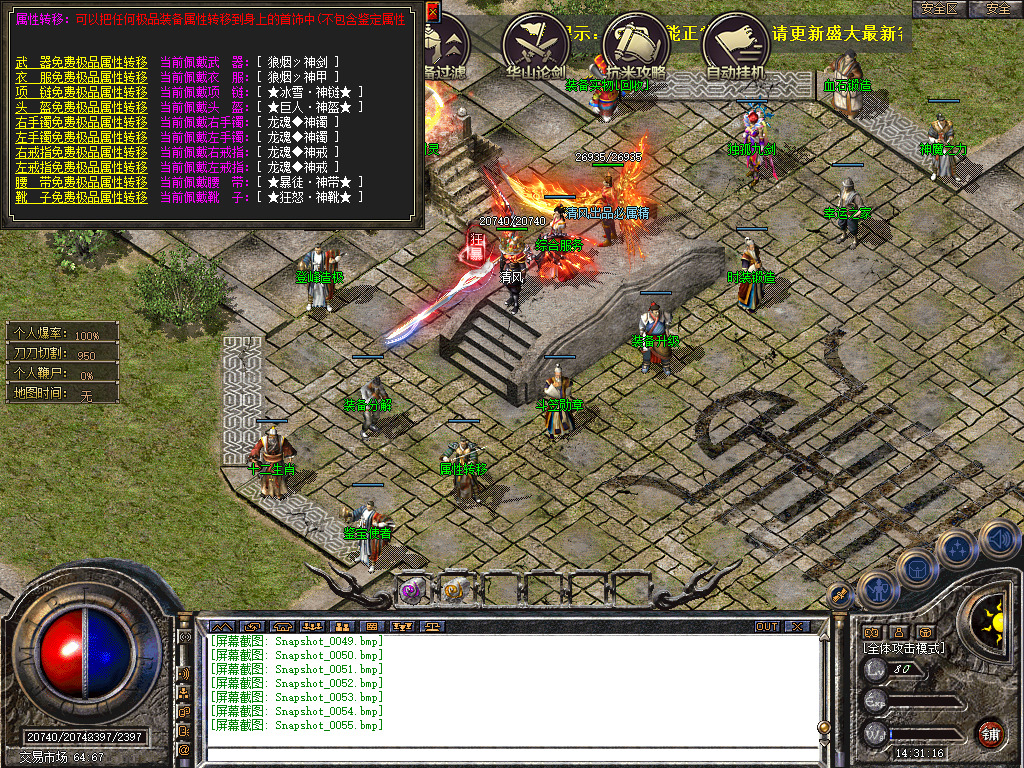
Task: Close the attribute transfer dialog
Action: [432, 12]
